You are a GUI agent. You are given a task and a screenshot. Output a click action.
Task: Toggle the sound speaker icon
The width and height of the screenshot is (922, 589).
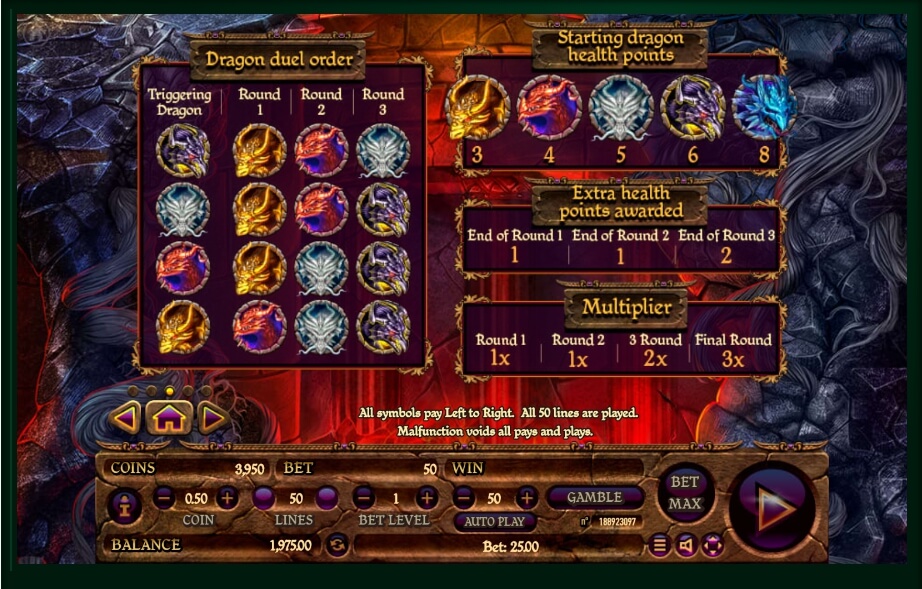686,545
